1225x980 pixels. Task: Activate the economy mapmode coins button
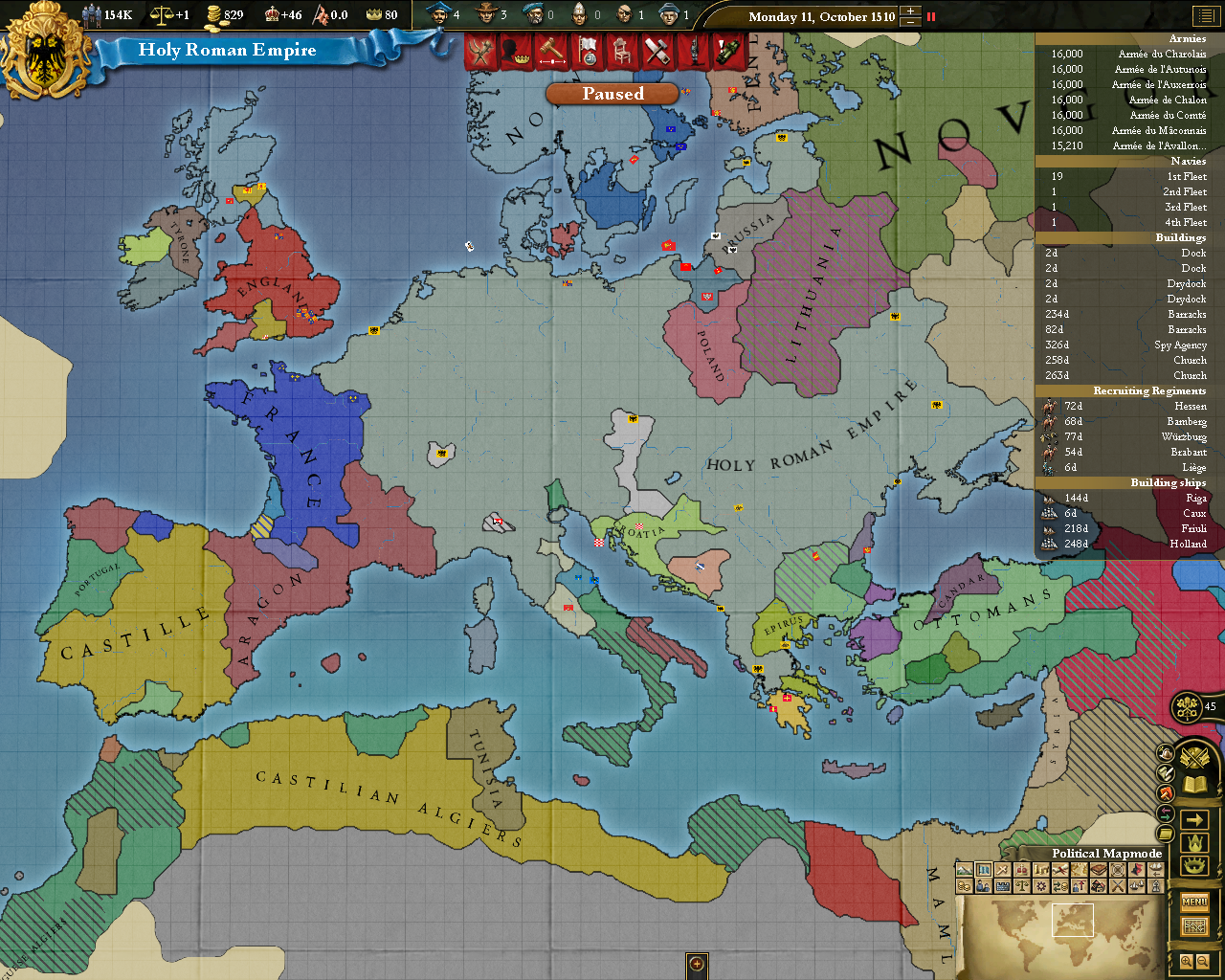963,885
